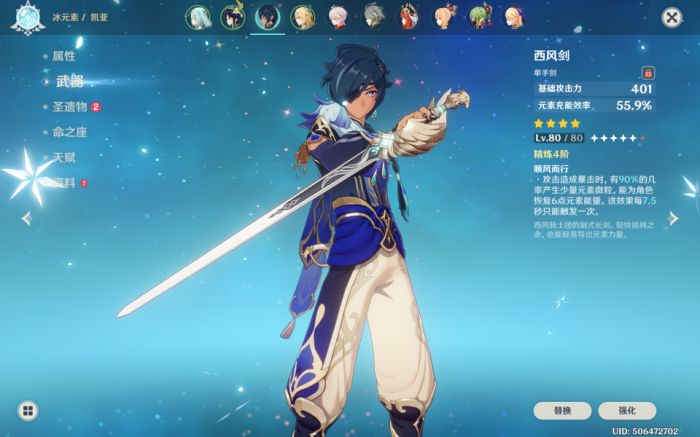700x437 pixels.
Task: Toggle the red weapon lock icon
Action: tap(647, 73)
